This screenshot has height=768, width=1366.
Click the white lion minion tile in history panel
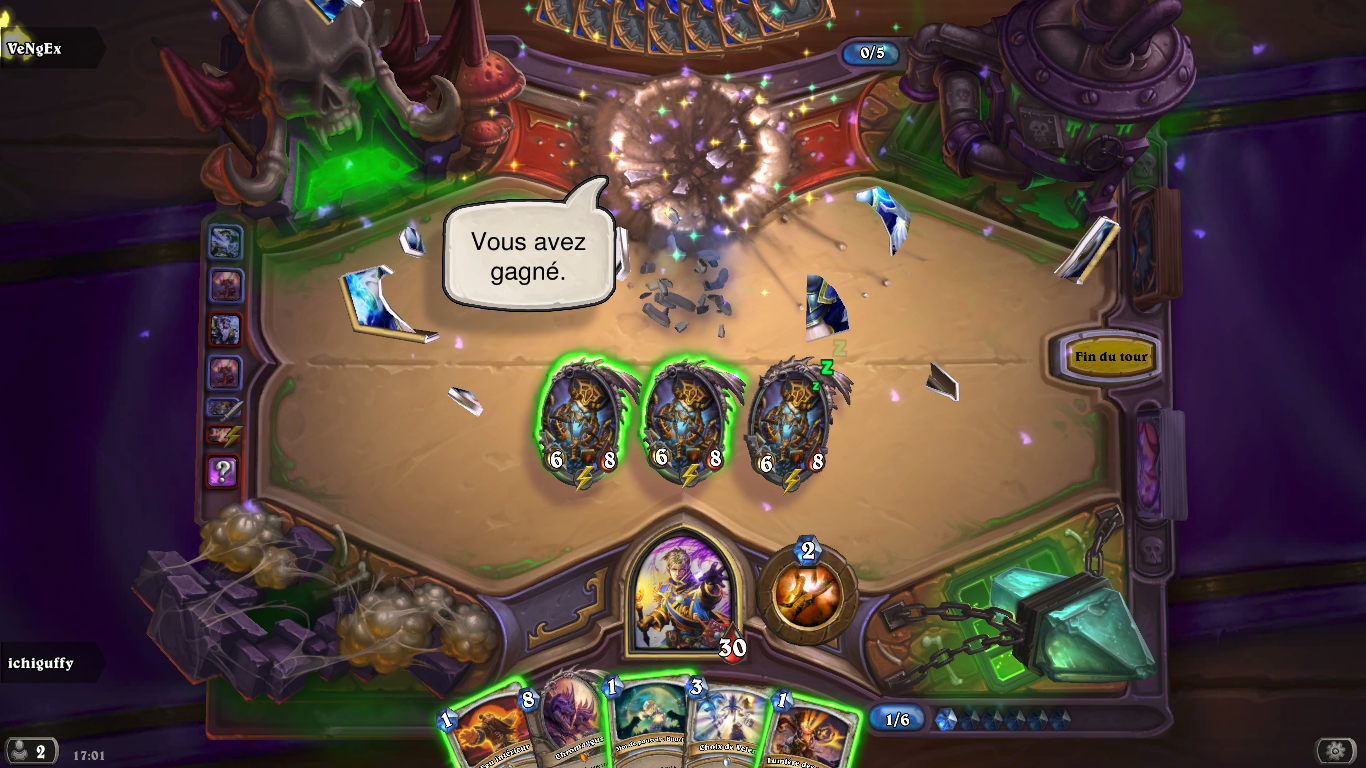coord(225,327)
